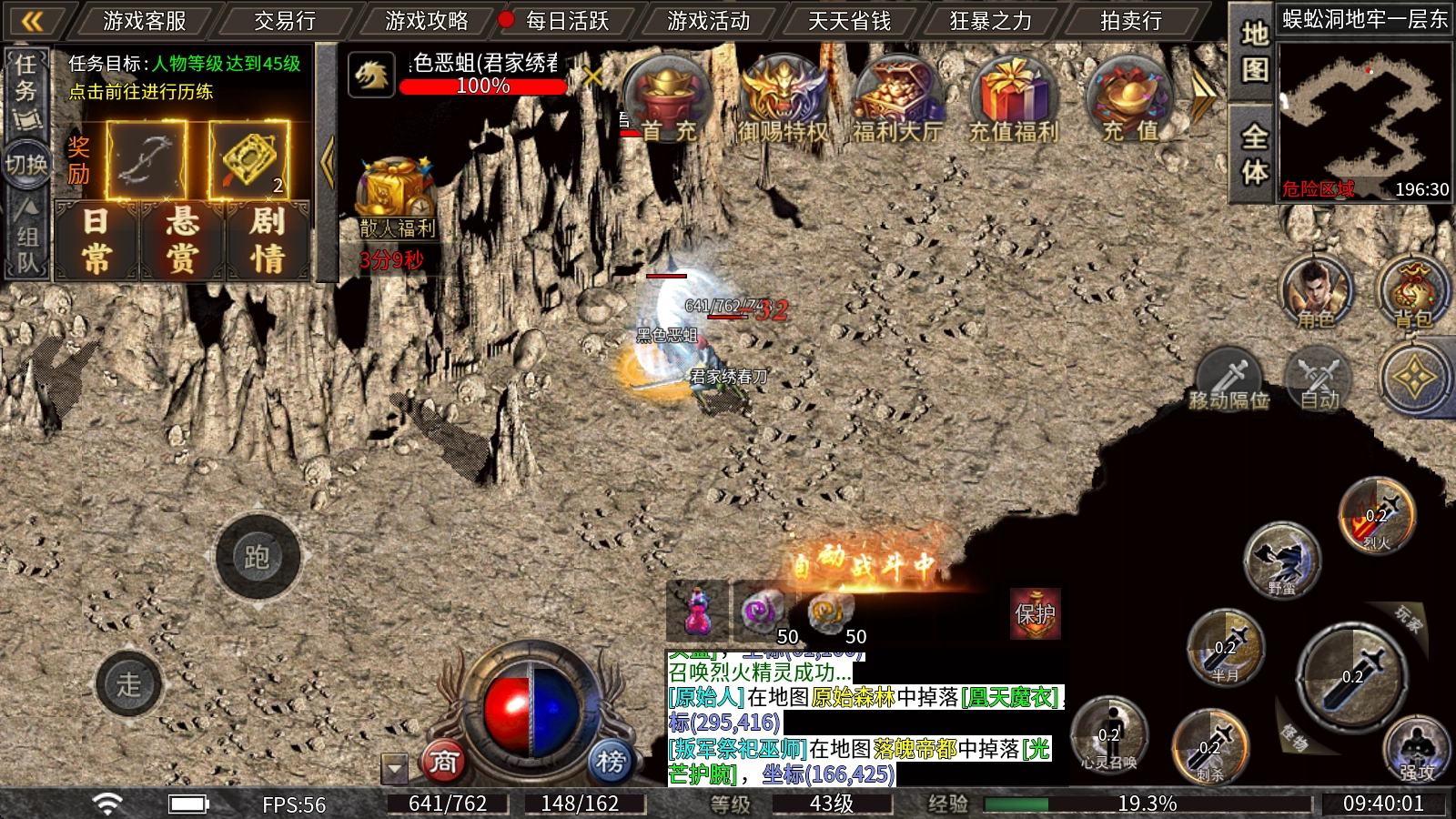Click the 散人福利 treasure chest icon
Image resolution: width=1456 pixels, height=819 pixels.
click(396, 196)
